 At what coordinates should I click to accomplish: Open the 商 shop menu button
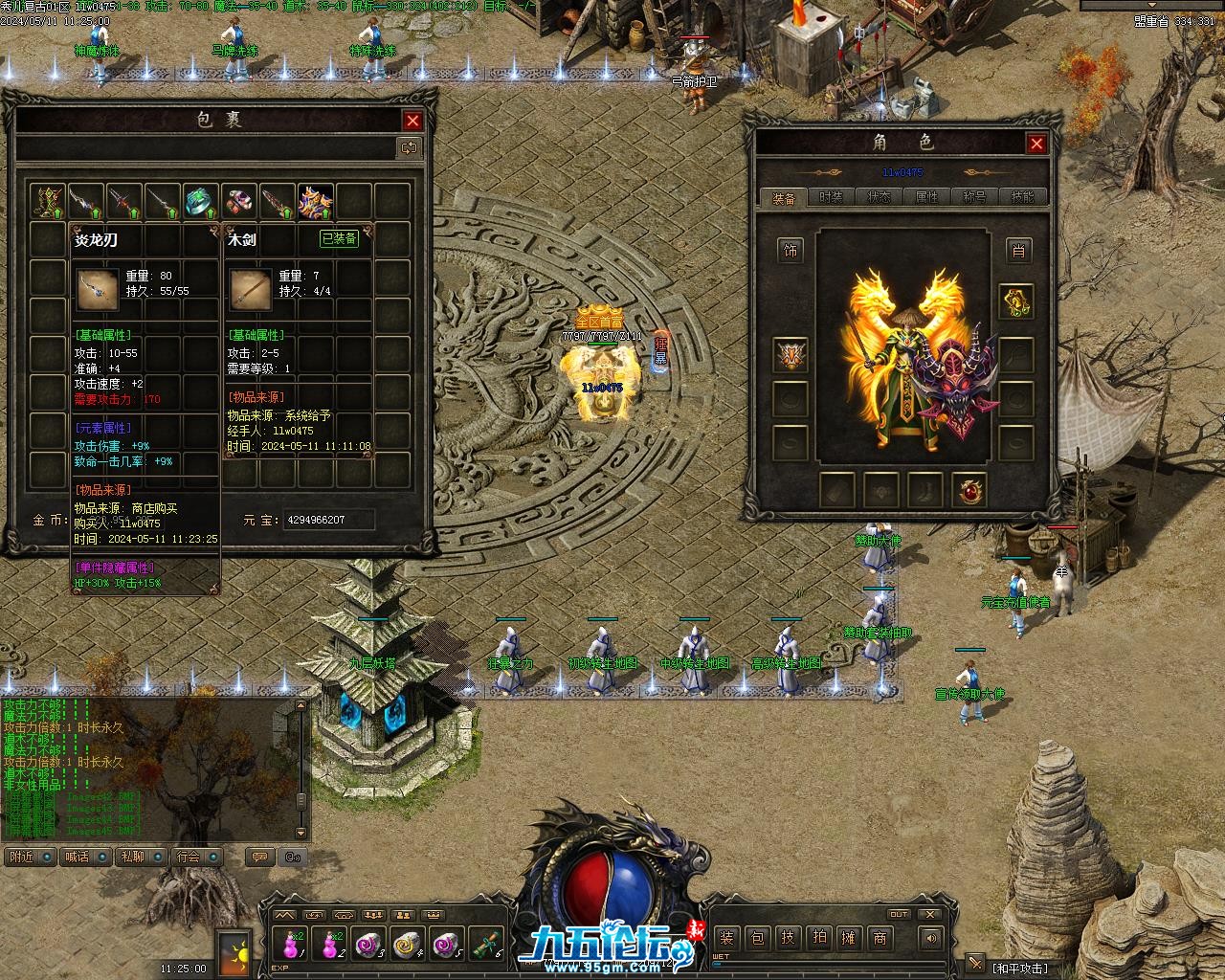(880, 938)
